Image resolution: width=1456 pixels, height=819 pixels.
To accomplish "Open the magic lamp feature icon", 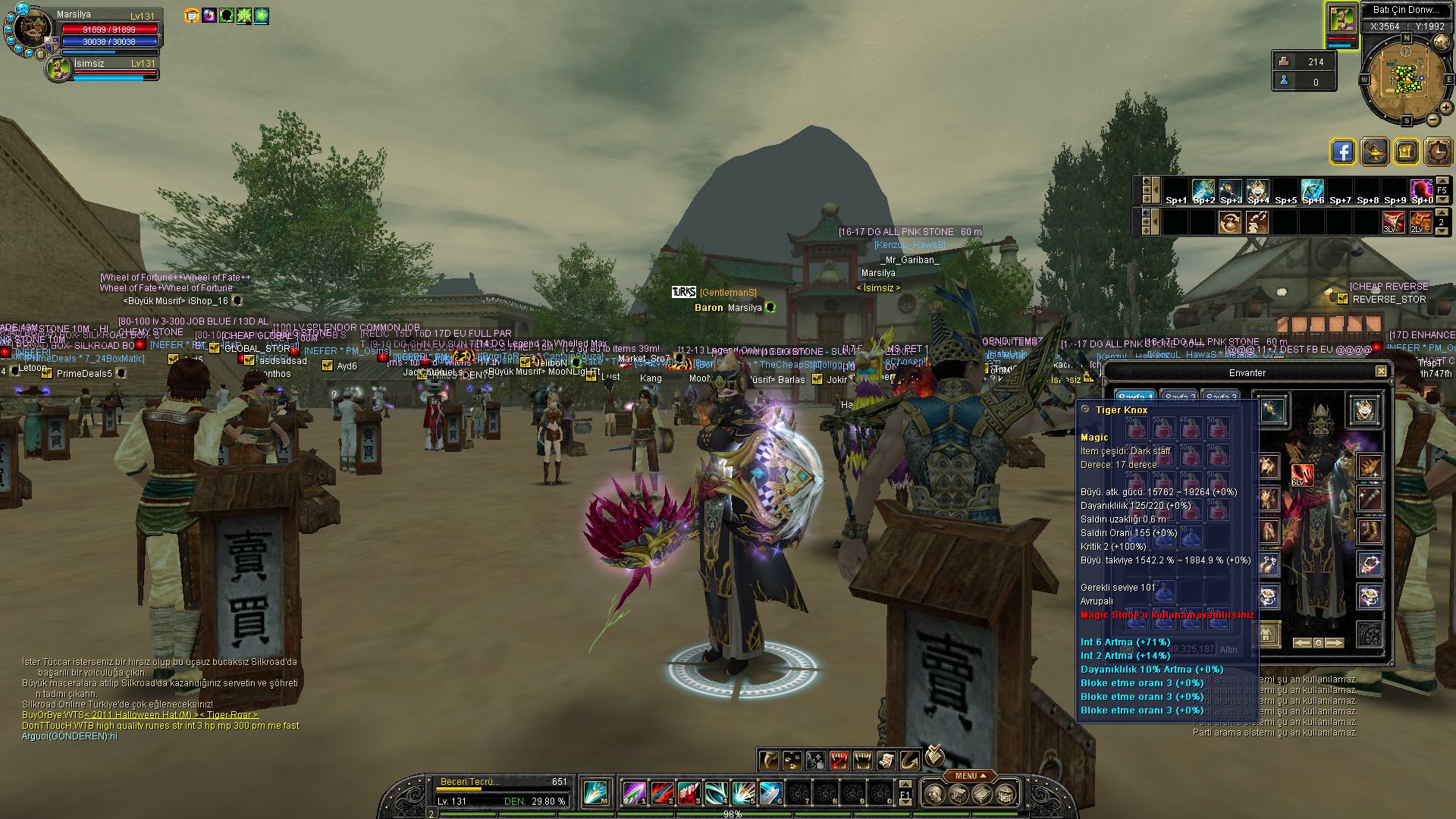I will [x=1374, y=152].
